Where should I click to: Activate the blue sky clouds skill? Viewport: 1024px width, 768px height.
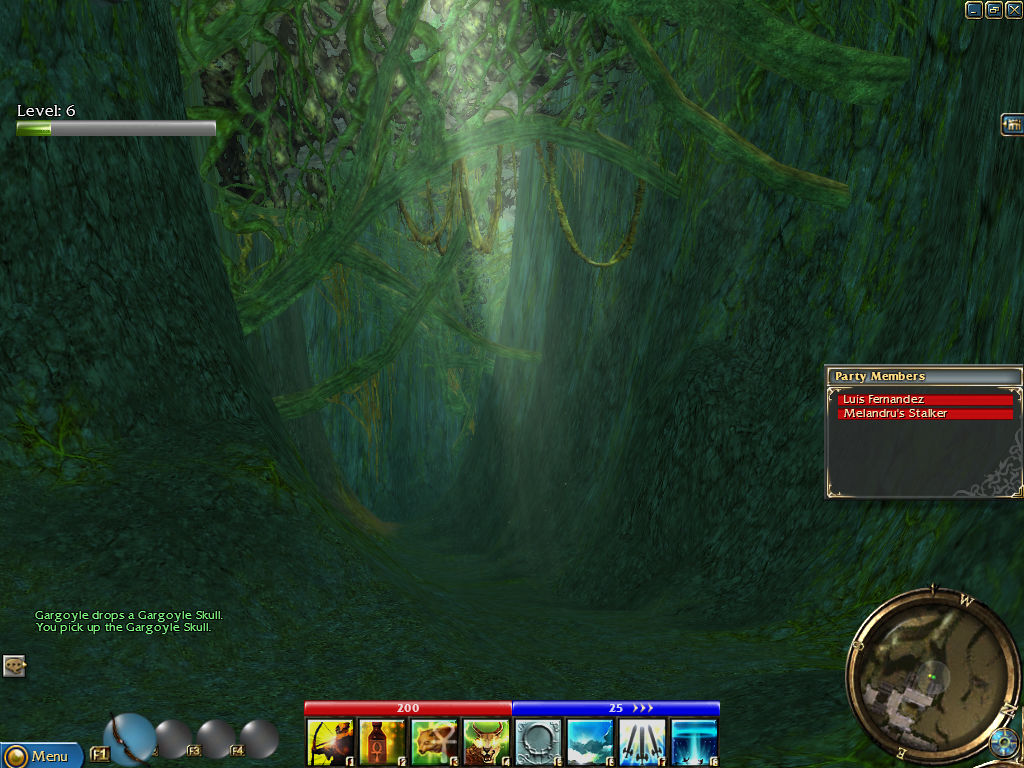click(x=590, y=742)
